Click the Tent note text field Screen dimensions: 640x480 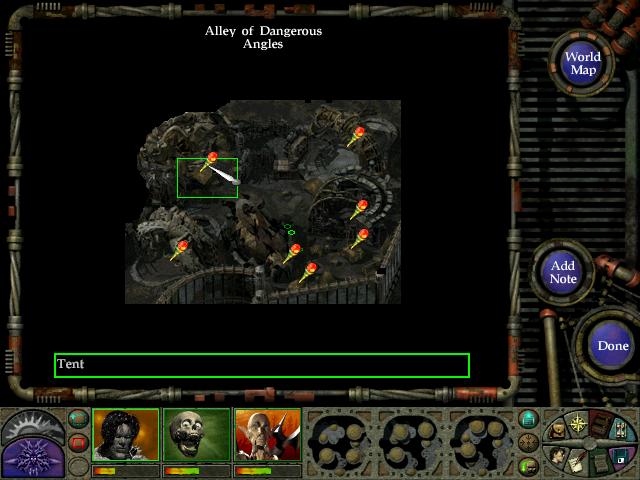[x=261, y=365]
